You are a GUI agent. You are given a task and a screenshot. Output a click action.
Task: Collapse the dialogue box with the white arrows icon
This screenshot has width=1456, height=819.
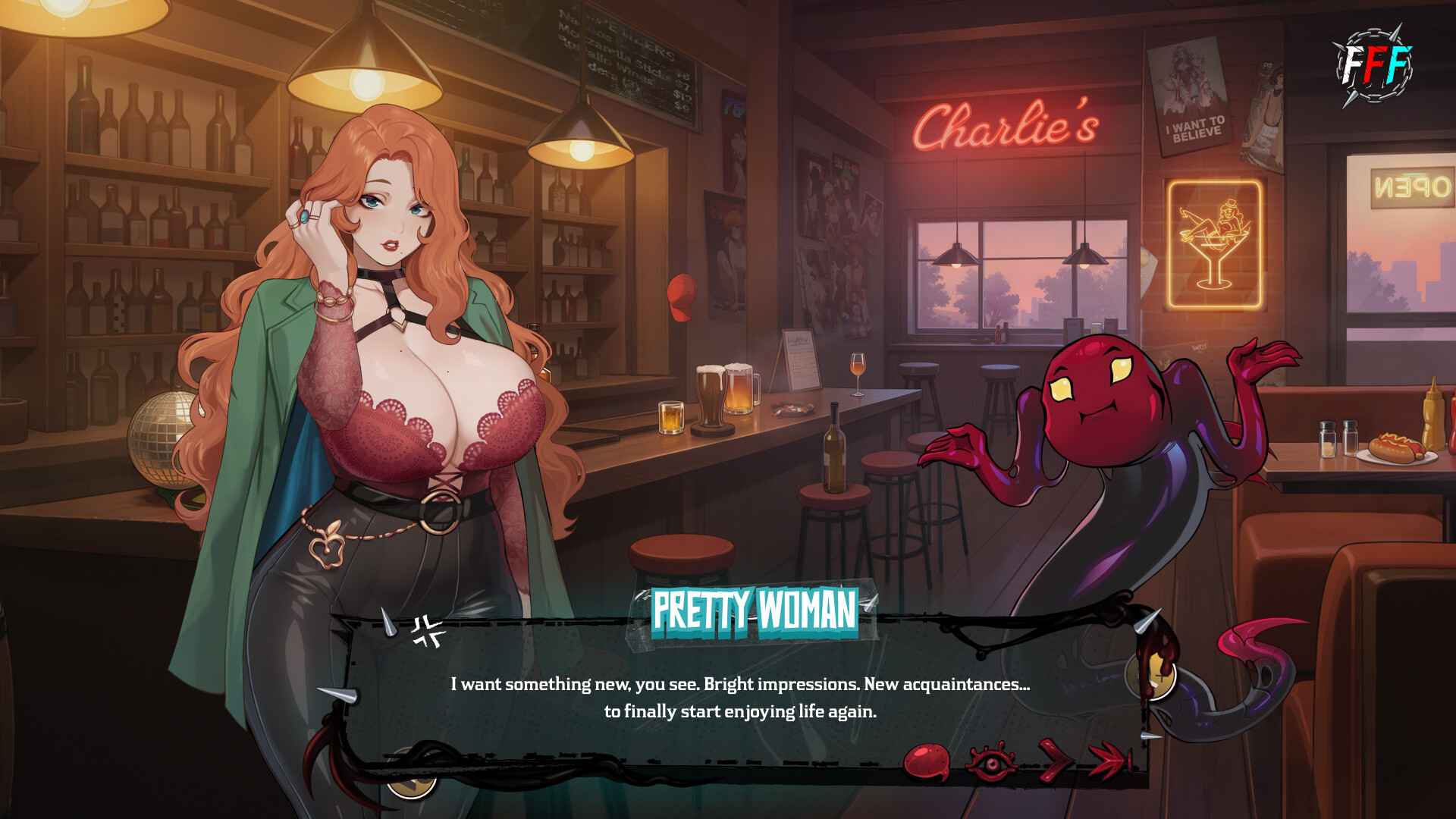point(428,632)
